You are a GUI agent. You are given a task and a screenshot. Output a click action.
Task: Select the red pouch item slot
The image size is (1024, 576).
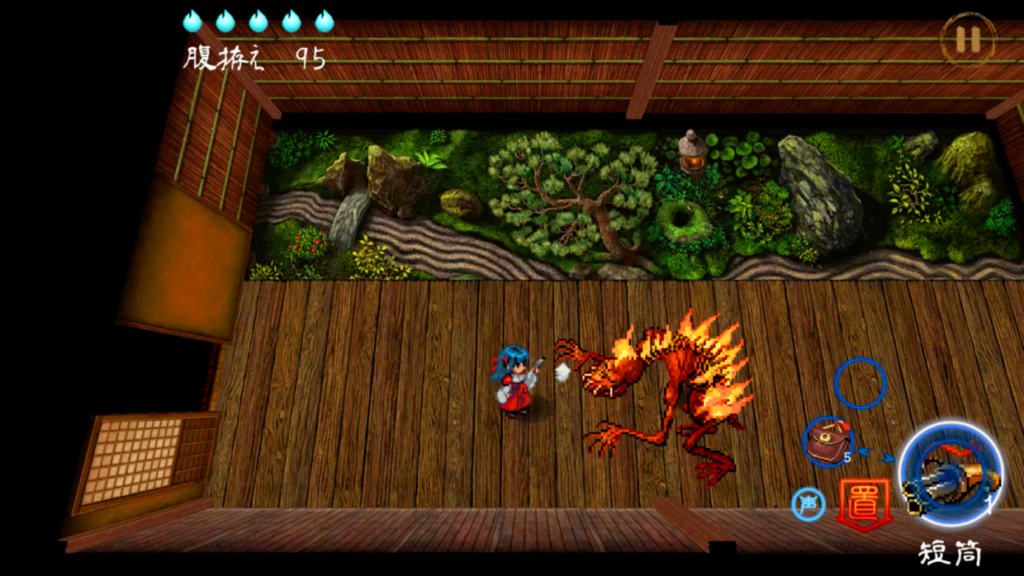pyautogui.click(x=828, y=442)
